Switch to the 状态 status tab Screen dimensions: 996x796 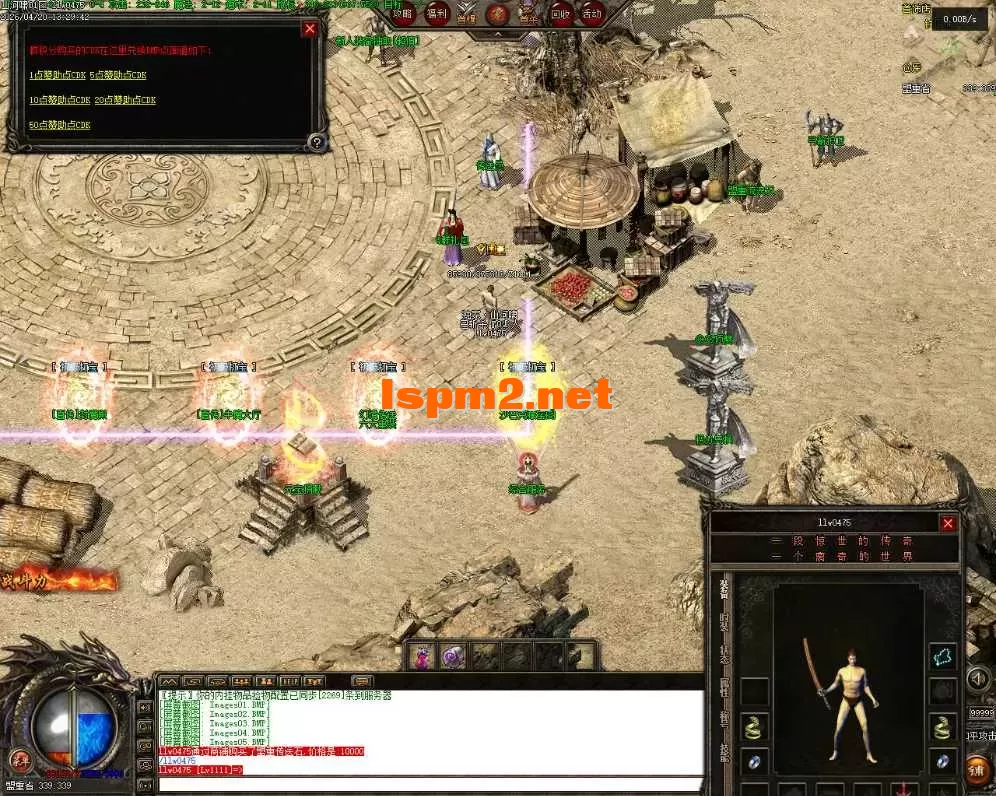(x=724, y=655)
